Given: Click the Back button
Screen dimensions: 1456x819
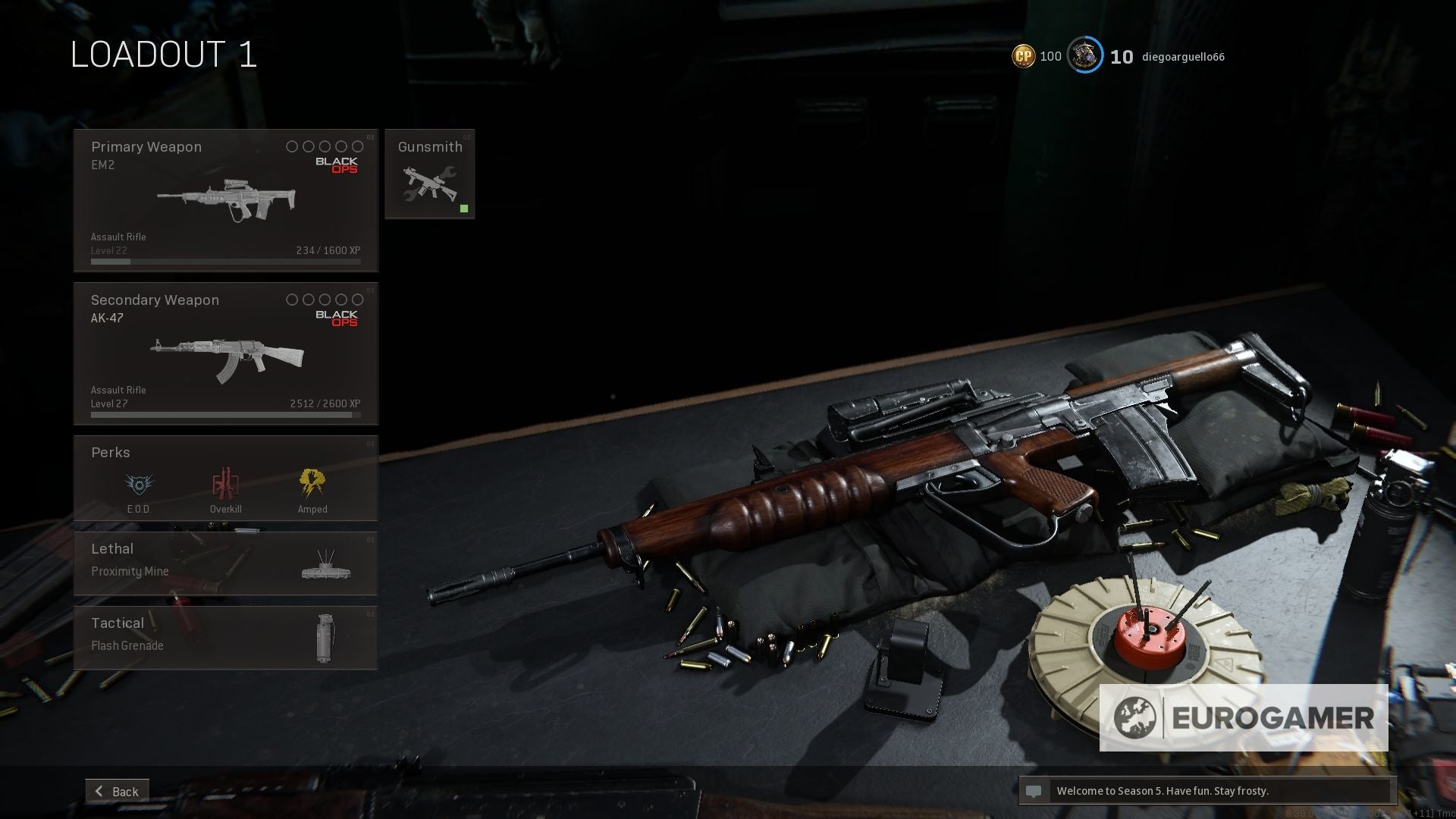Looking at the screenshot, I should click(x=117, y=791).
